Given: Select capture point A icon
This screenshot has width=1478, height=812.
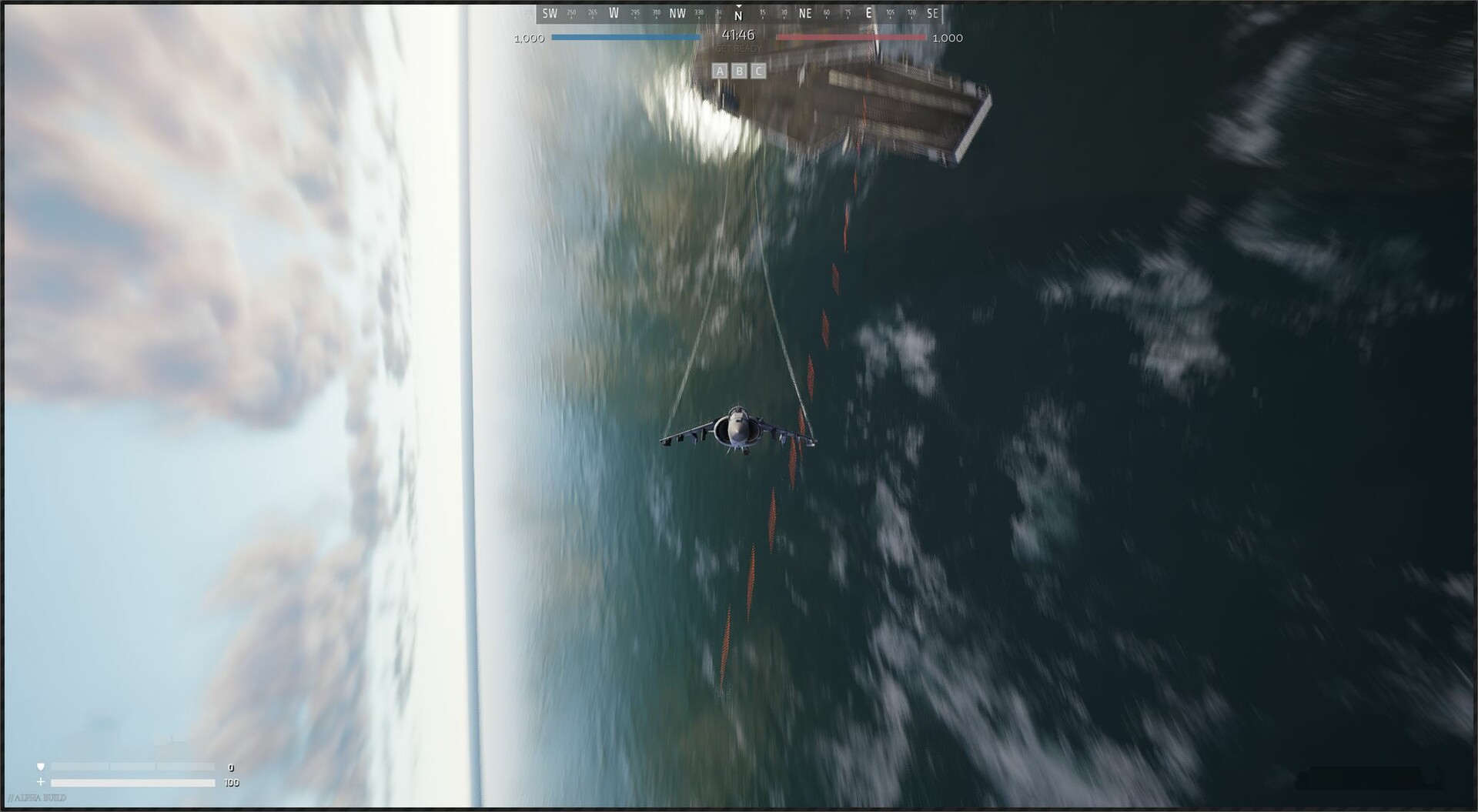Looking at the screenshot, I should (x=720, y=71).
